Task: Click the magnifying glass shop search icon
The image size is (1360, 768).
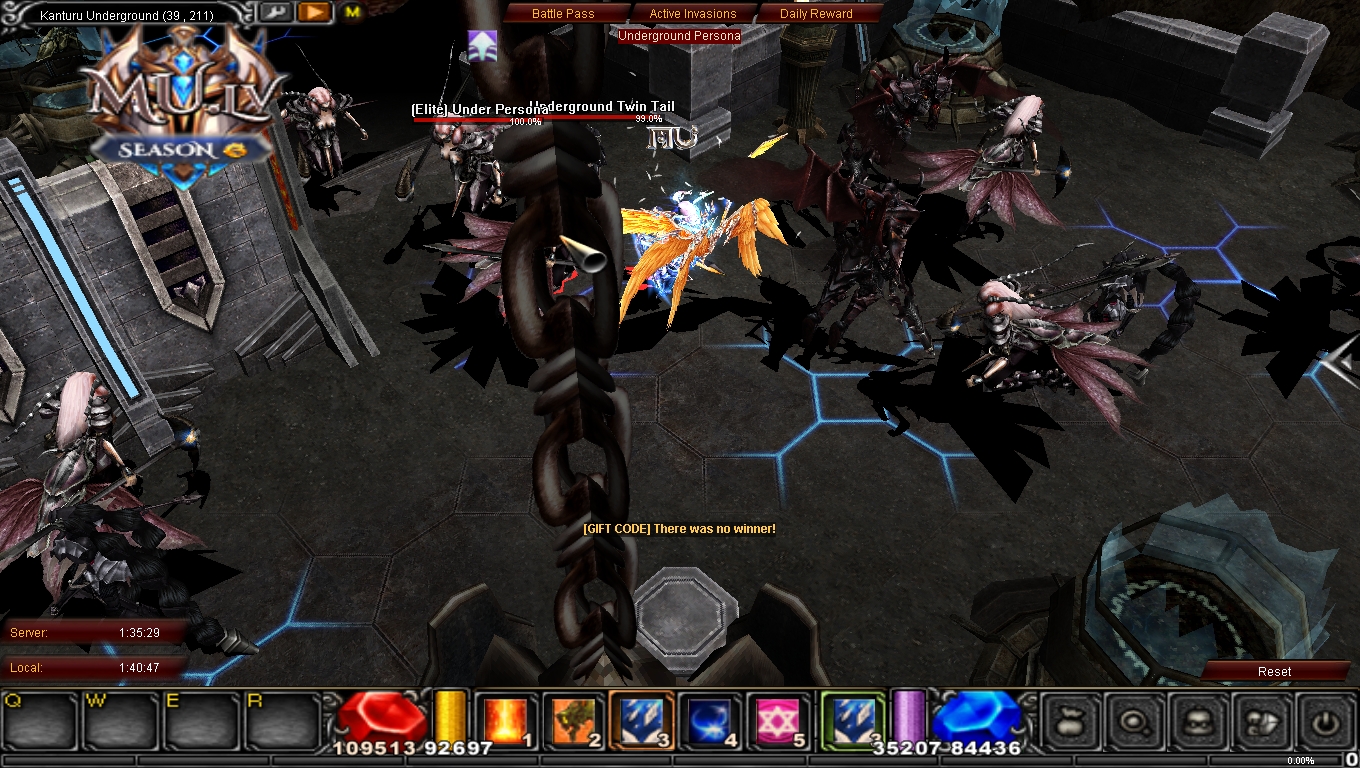Action: [1133, 722]
